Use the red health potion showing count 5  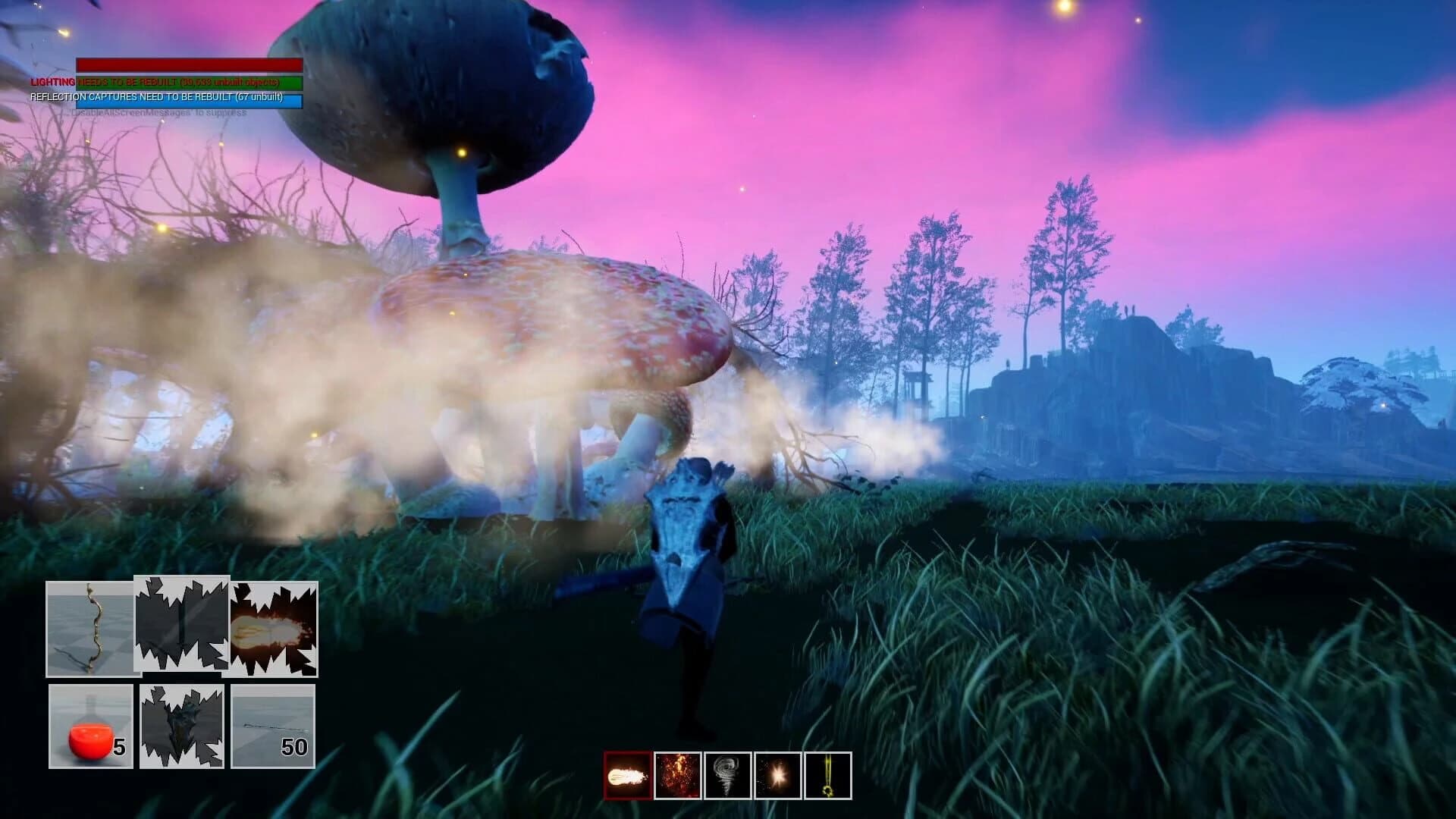[89, 726]
